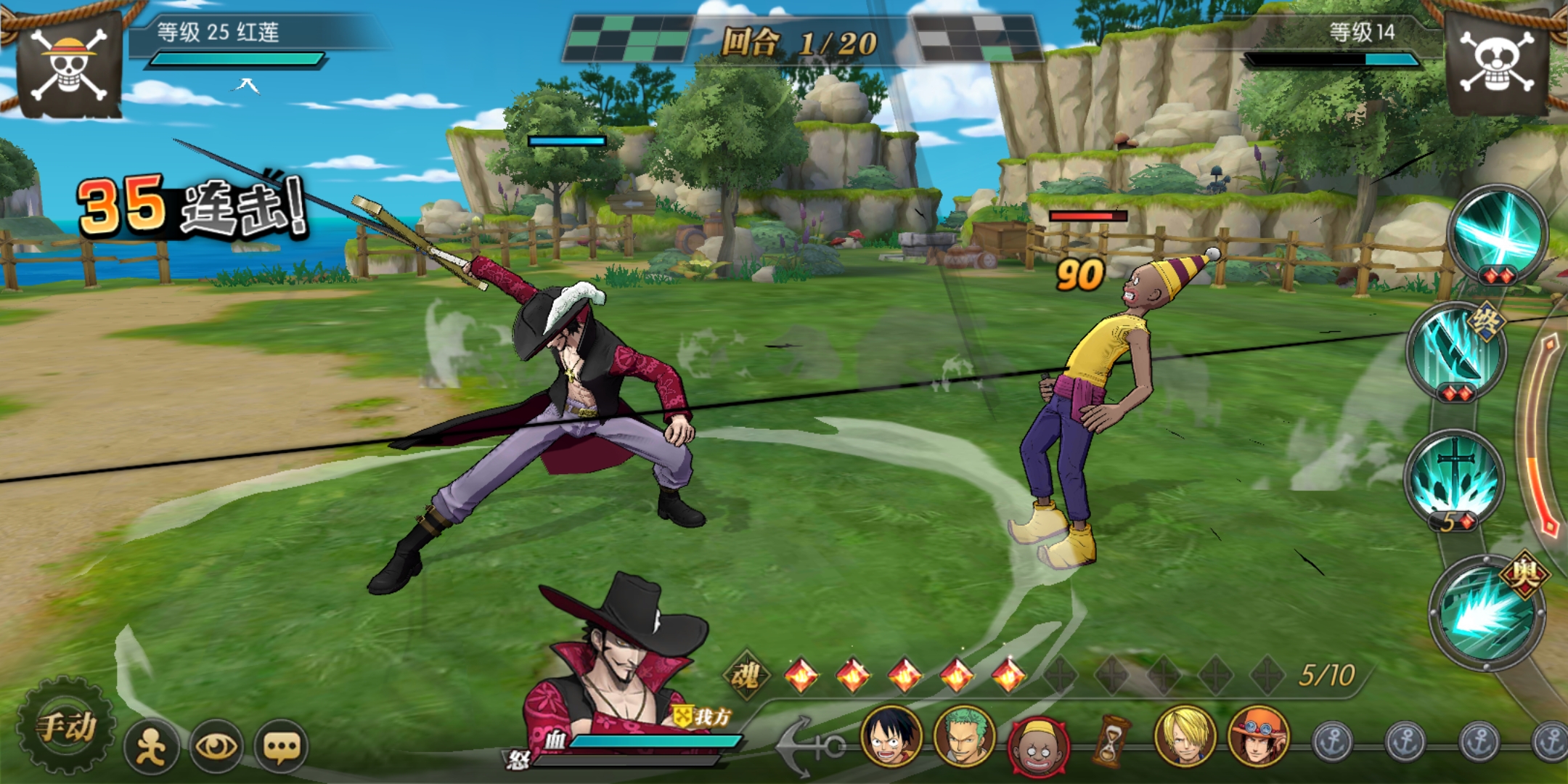Select Zoro's portrait in turn order

click(964, 738)
